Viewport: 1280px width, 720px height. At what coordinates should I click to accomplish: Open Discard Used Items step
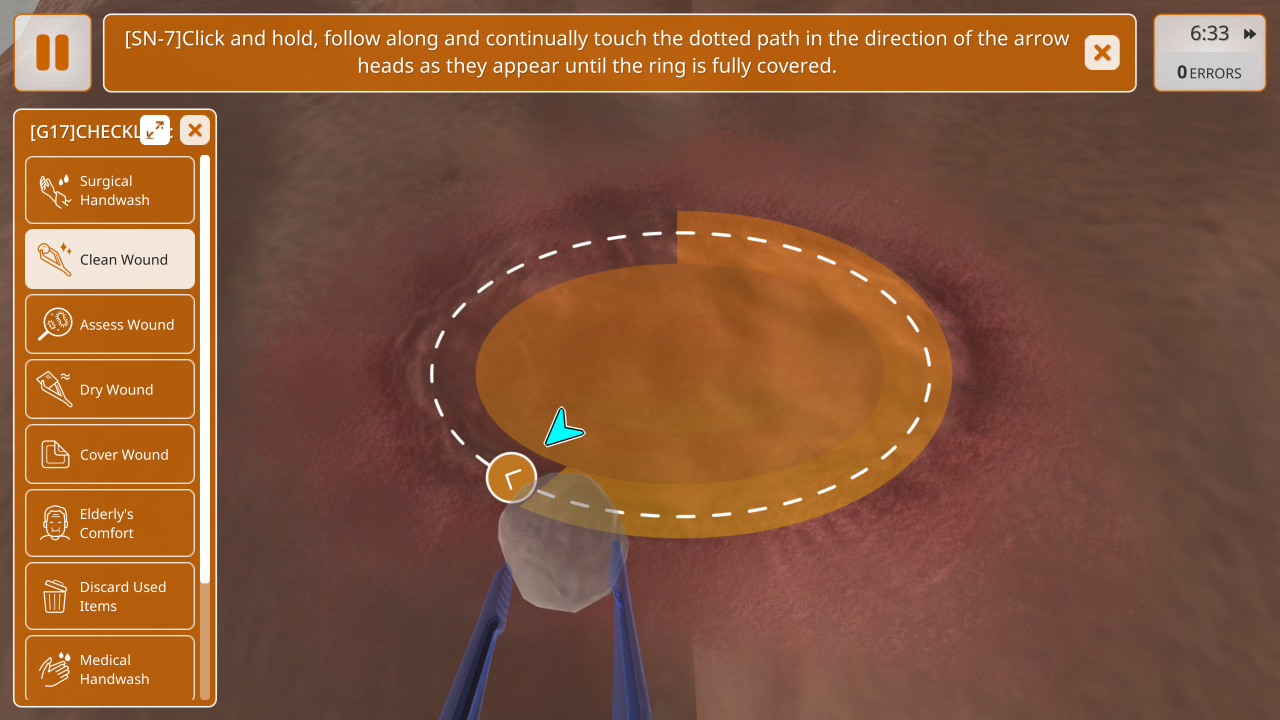click(110, 596)
